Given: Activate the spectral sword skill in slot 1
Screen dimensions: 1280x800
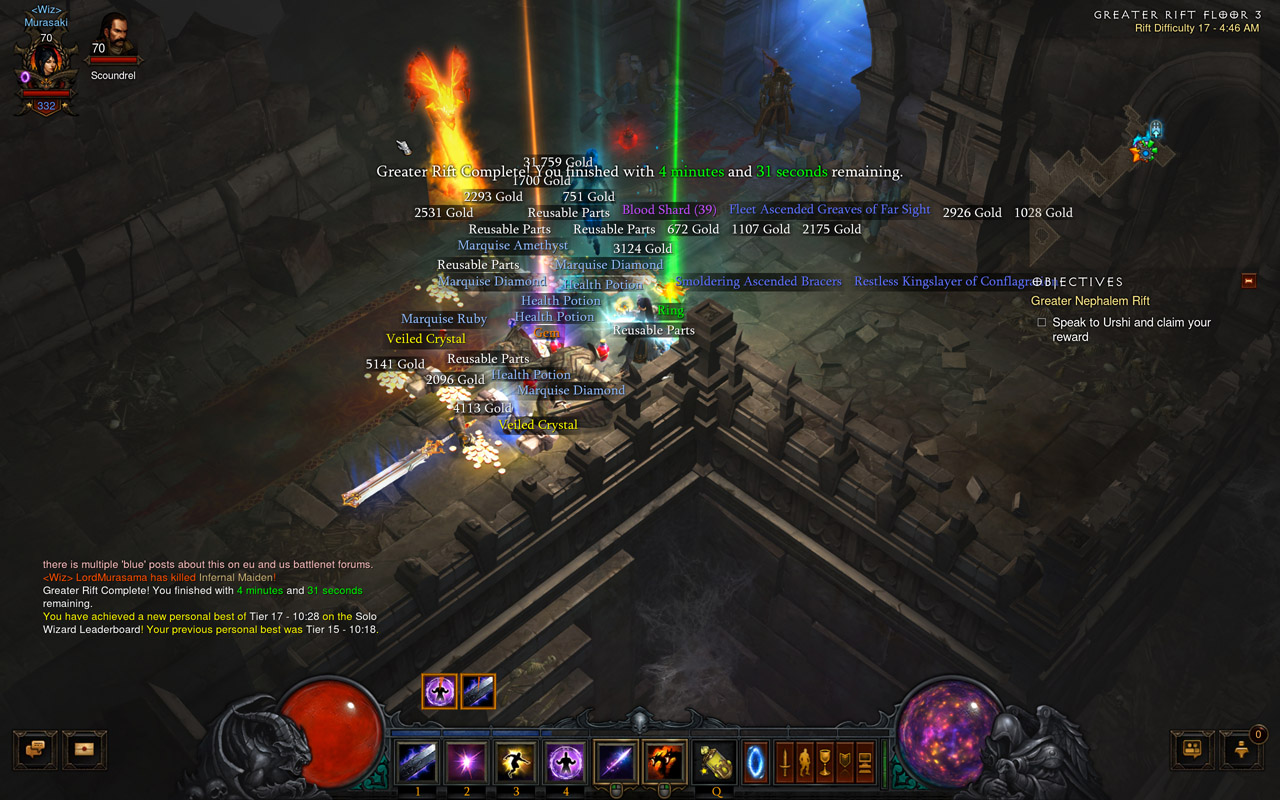Looking at the screenshot, I should (418, 763).
